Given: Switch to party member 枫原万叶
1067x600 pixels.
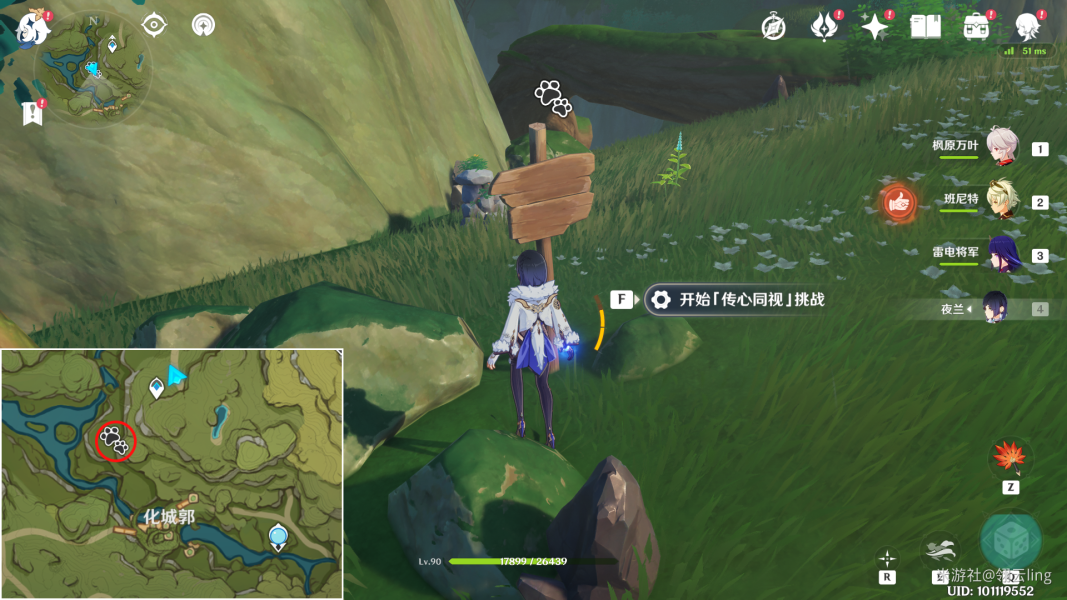Looking at the screenshot, I should coord(1002,147).
